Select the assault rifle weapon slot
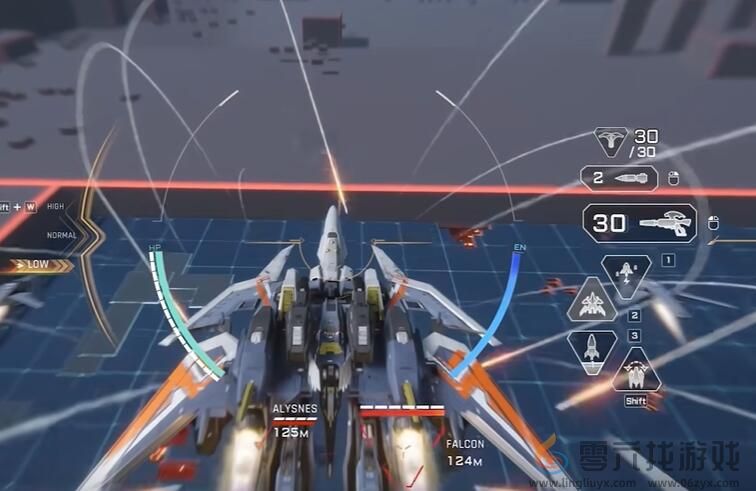Screen dimensions: 756x491 click(640, 224)
